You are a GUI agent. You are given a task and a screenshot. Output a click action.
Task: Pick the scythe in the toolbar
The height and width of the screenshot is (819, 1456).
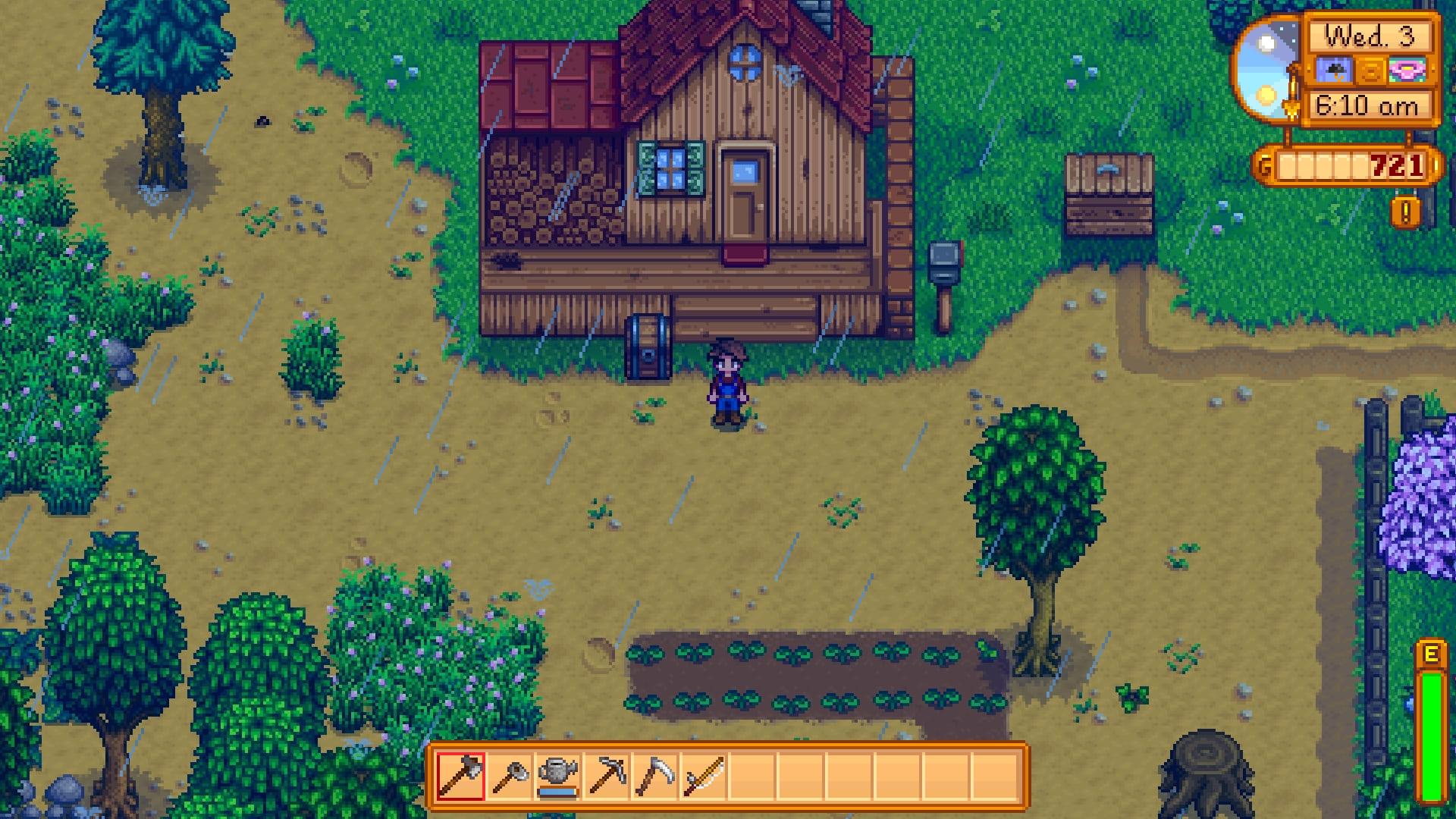pos(655,776)
